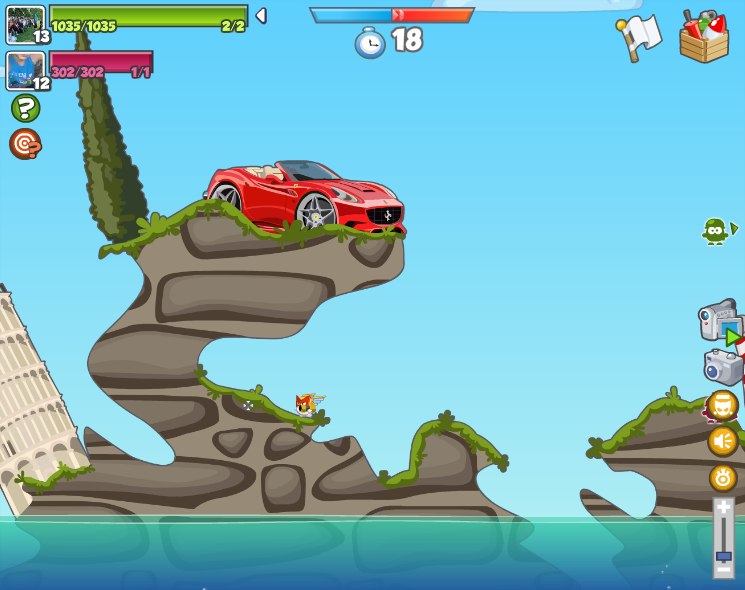The width and height of the screenshot is (745, 590).
Task: Start video recording with the camcorder icon
Action: (719, 320)
